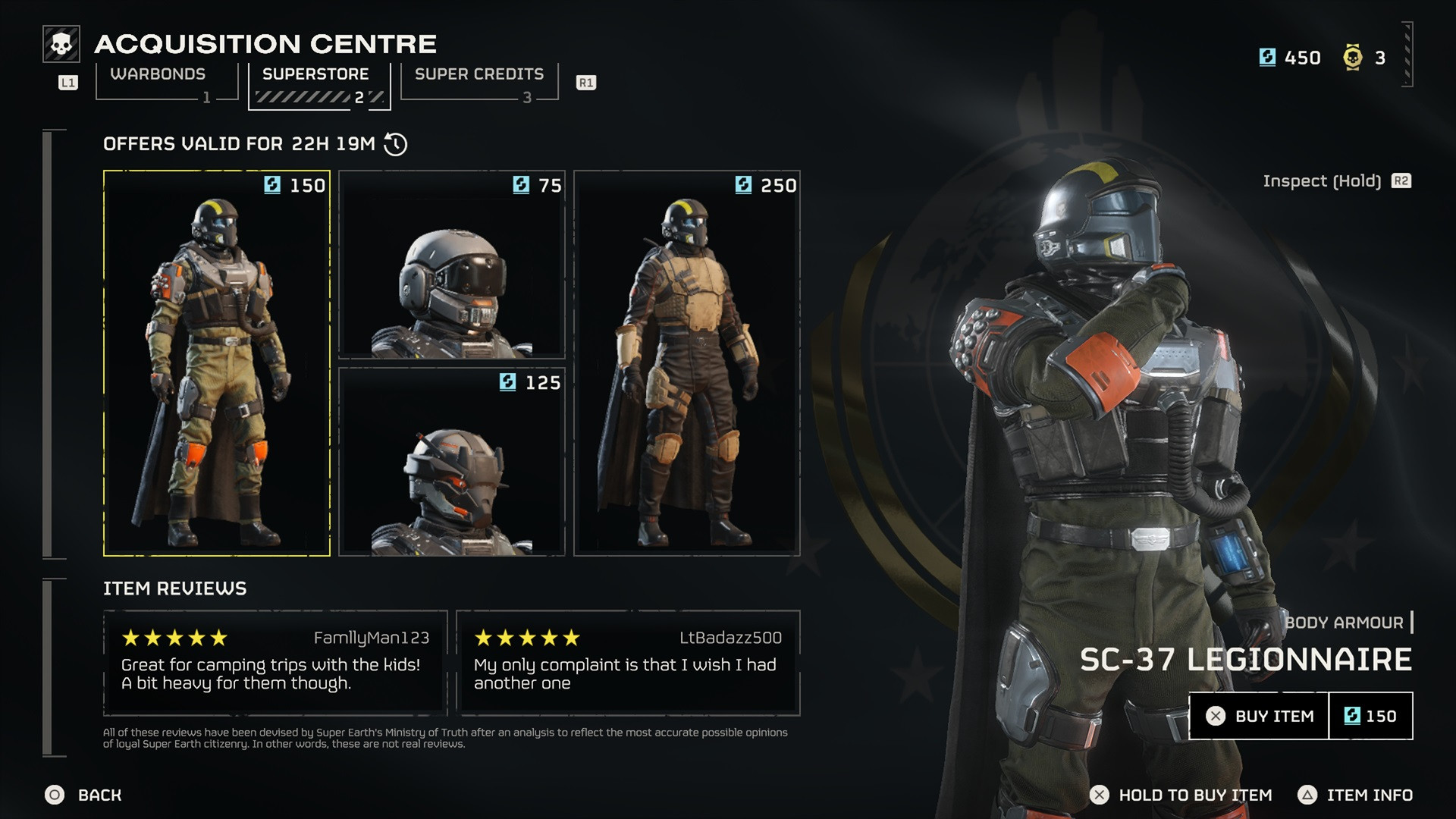Viewport: 1456px width, 819px height.
Task: Click the Buy Item button
Action: click(x=1259, y=715)
